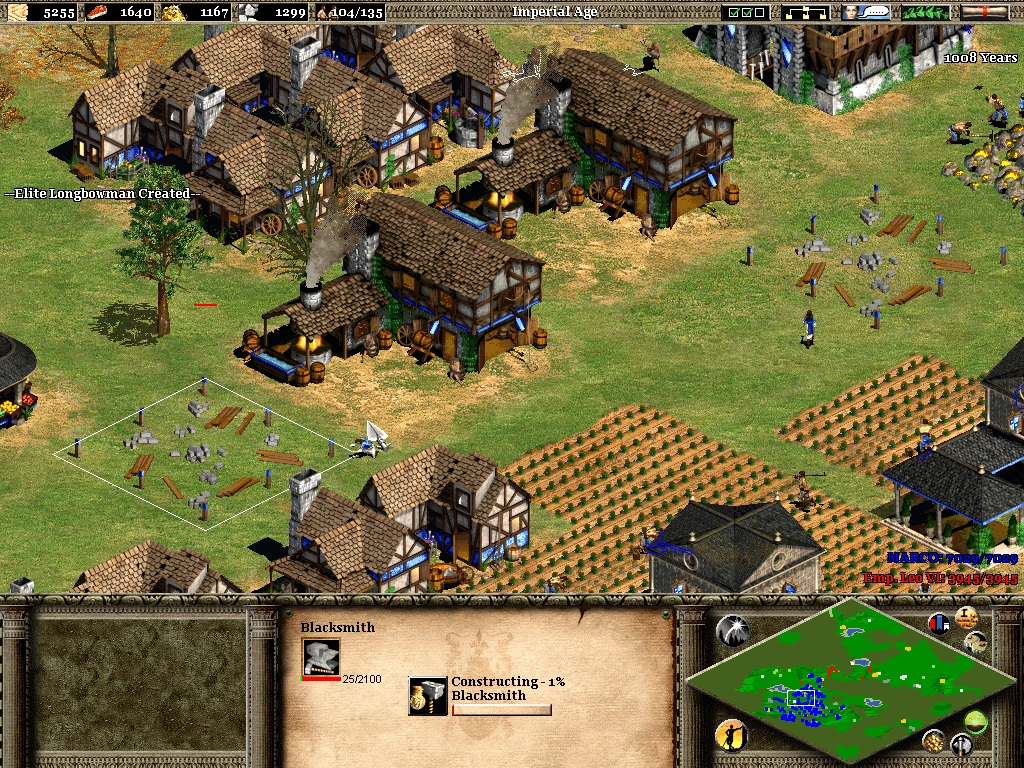Image resolution: width=1024 pixels, height=768 pixels.
Task: Click the Blacksmith anvil portrait
Action: point(321,656)
